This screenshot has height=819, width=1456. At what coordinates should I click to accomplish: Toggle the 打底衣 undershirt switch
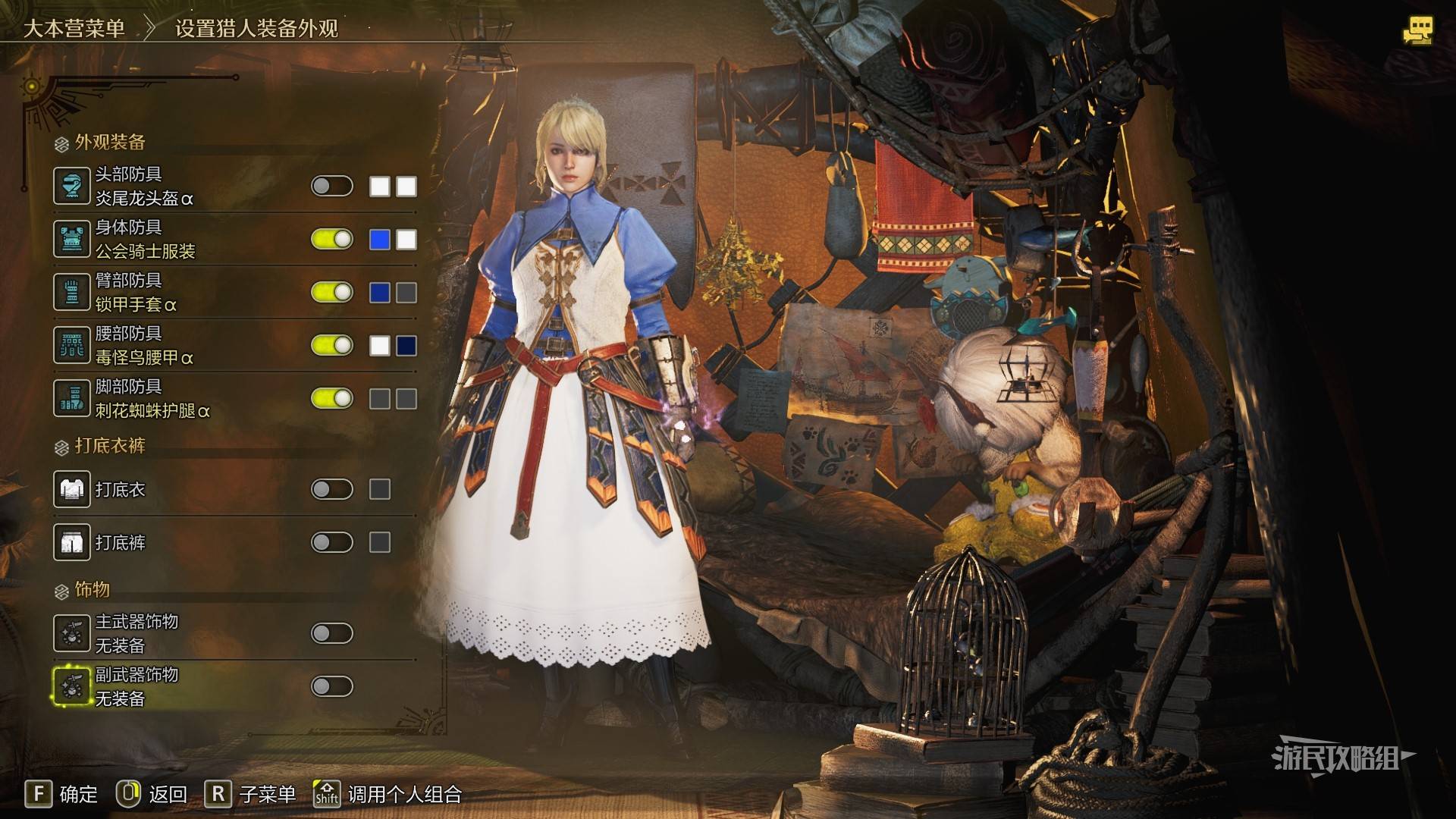pyautogui.click(x=332, y=489)
